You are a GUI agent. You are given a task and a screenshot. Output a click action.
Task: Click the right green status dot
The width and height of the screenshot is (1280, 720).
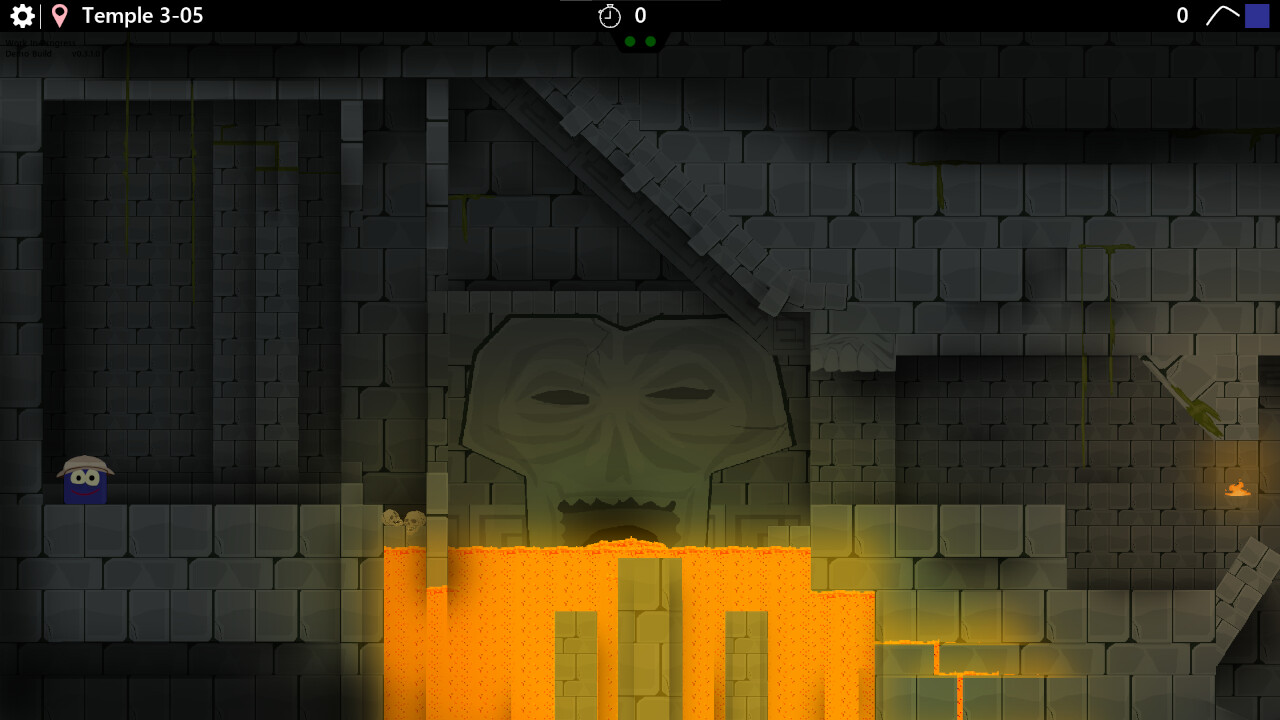tap(651, 42)
